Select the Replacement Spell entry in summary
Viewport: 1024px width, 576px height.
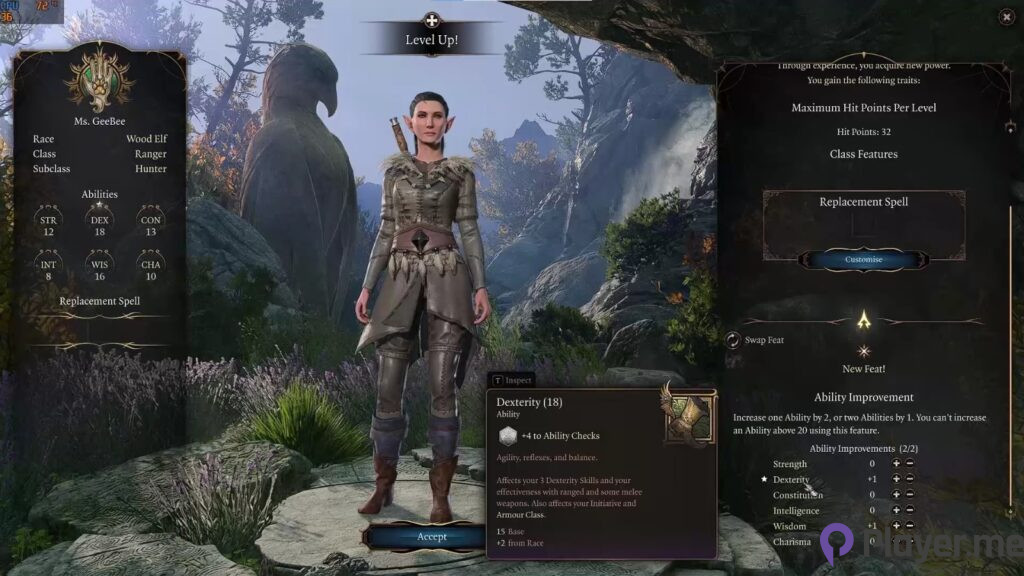pyautogui.click(x=99, y=301)
